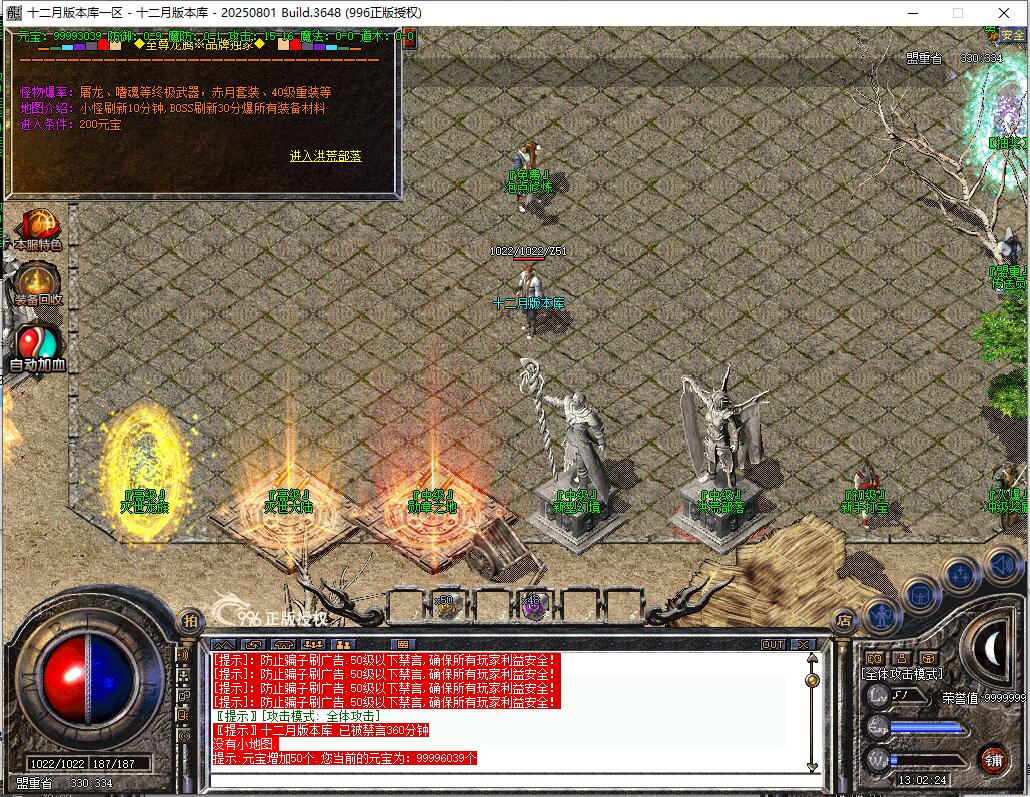1030x797 pixels.
Task: Close the NPC dialog with the red corner button
Action: [407, 37]
